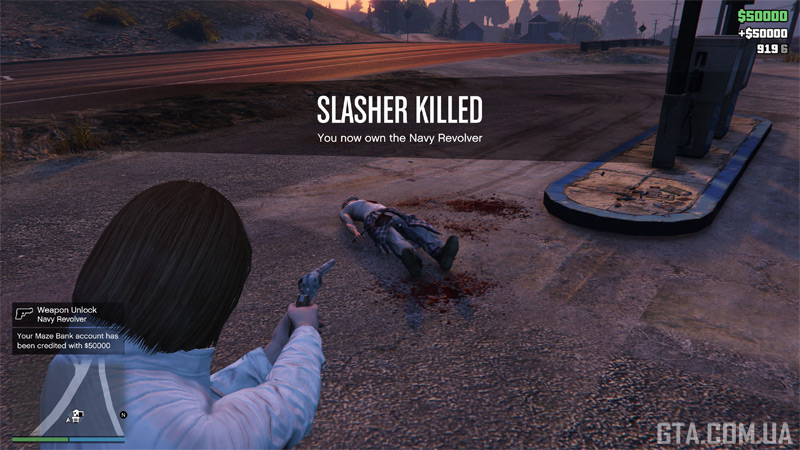Click the north marker on the minimap
The width and height of the screenshot is (800, 450).
[x=123, y=413]
